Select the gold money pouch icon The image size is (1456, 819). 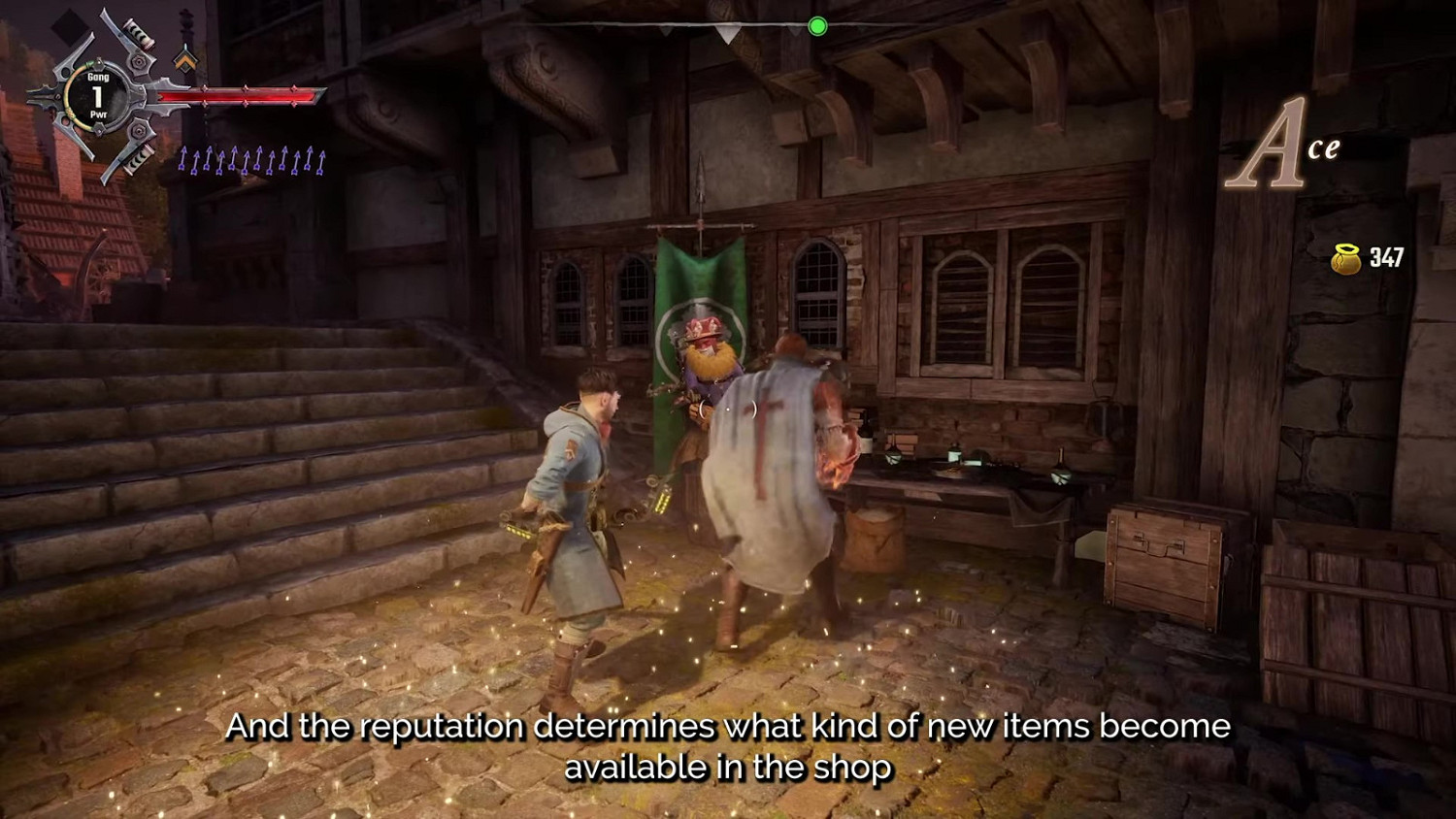pyautogui.click(x=1344, y=258)
